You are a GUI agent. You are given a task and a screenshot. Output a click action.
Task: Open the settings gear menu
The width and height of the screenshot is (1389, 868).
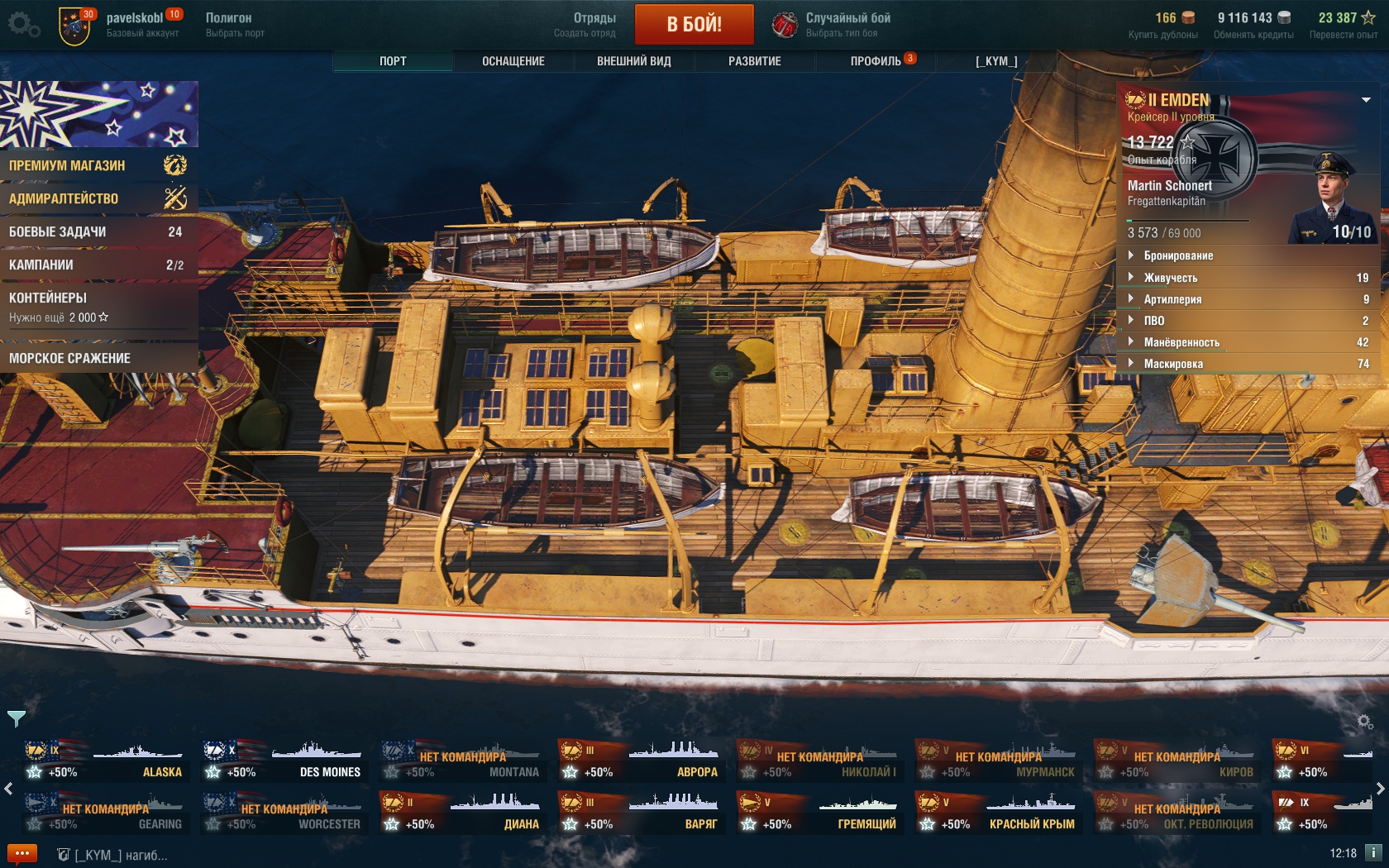coord(22,24)
